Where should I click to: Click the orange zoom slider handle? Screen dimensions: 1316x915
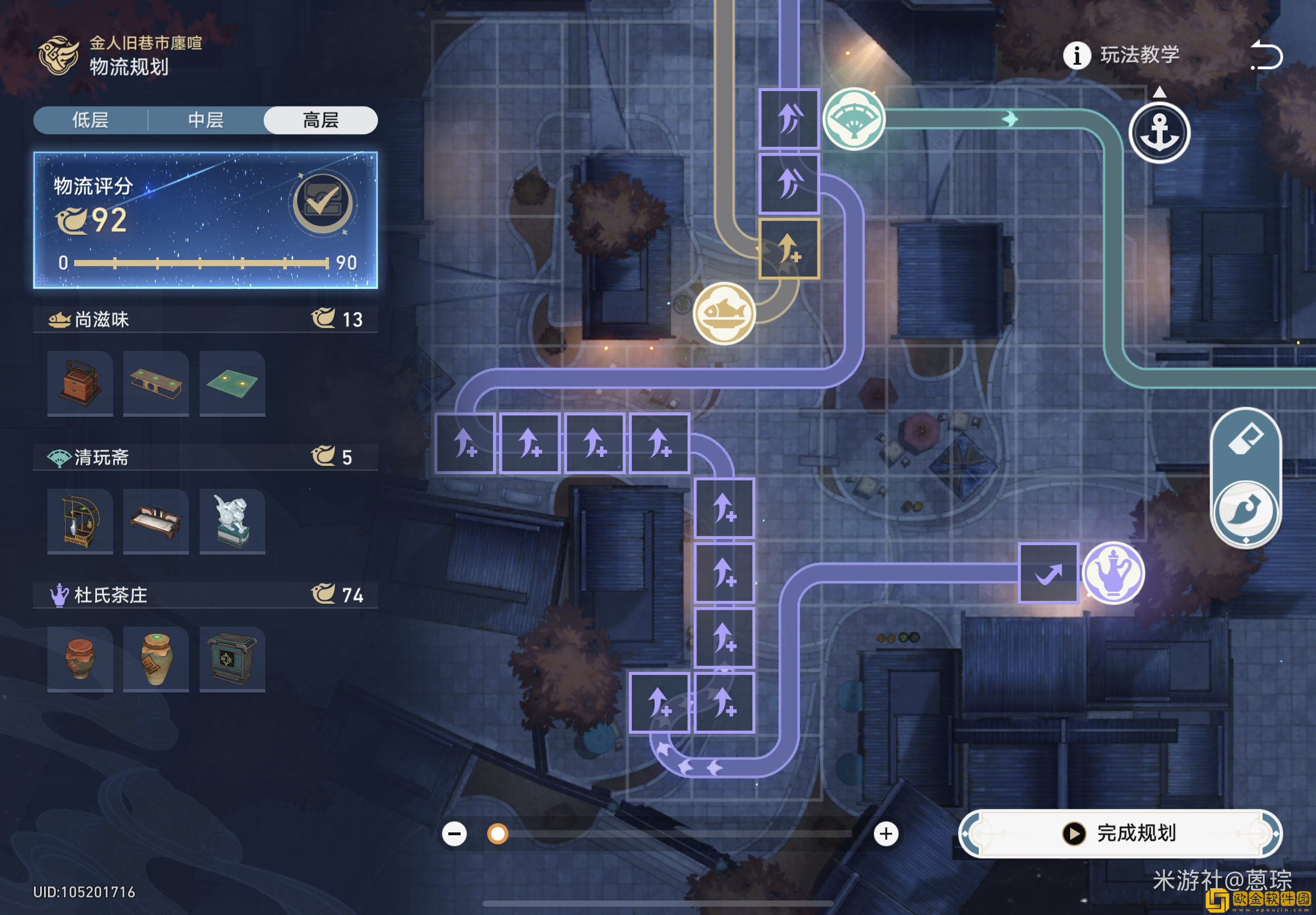coord(497,834)
